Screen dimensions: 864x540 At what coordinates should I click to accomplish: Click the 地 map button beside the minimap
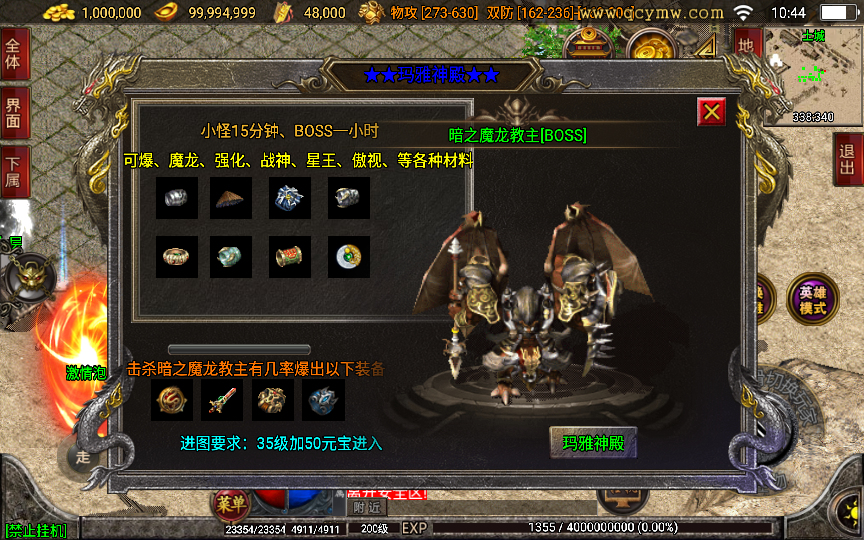point(745,46)
